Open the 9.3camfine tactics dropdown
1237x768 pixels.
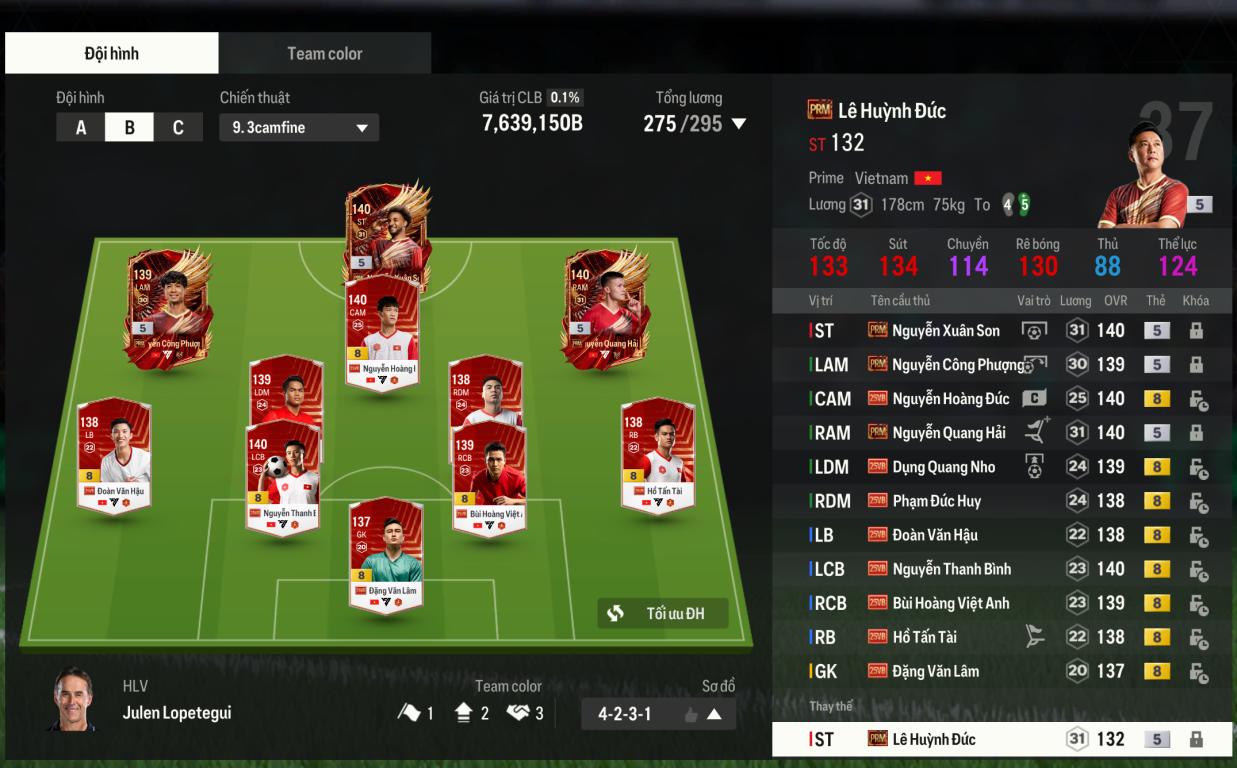coord(299,128)
